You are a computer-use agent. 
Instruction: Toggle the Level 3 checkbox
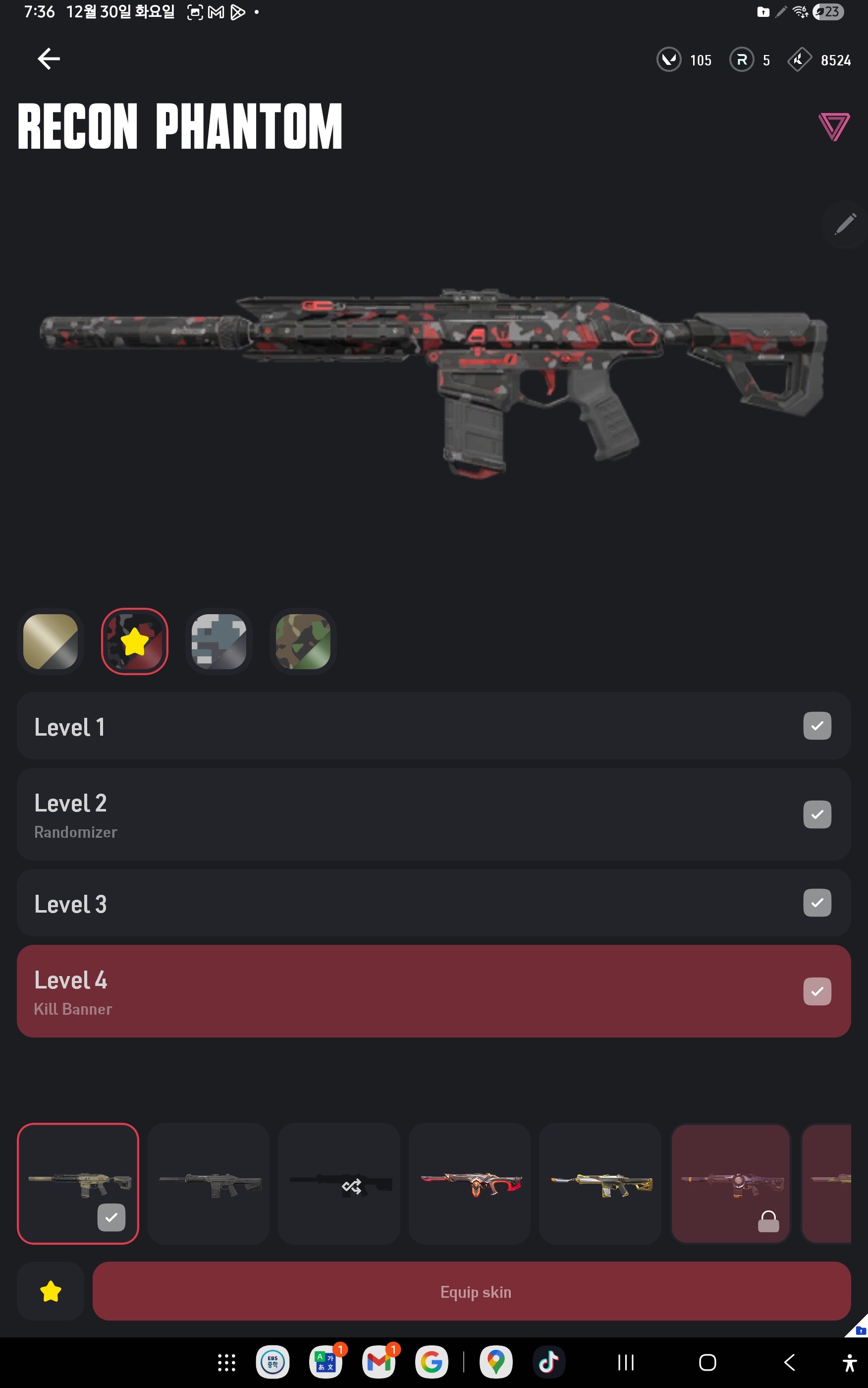(x=817, y=903)
